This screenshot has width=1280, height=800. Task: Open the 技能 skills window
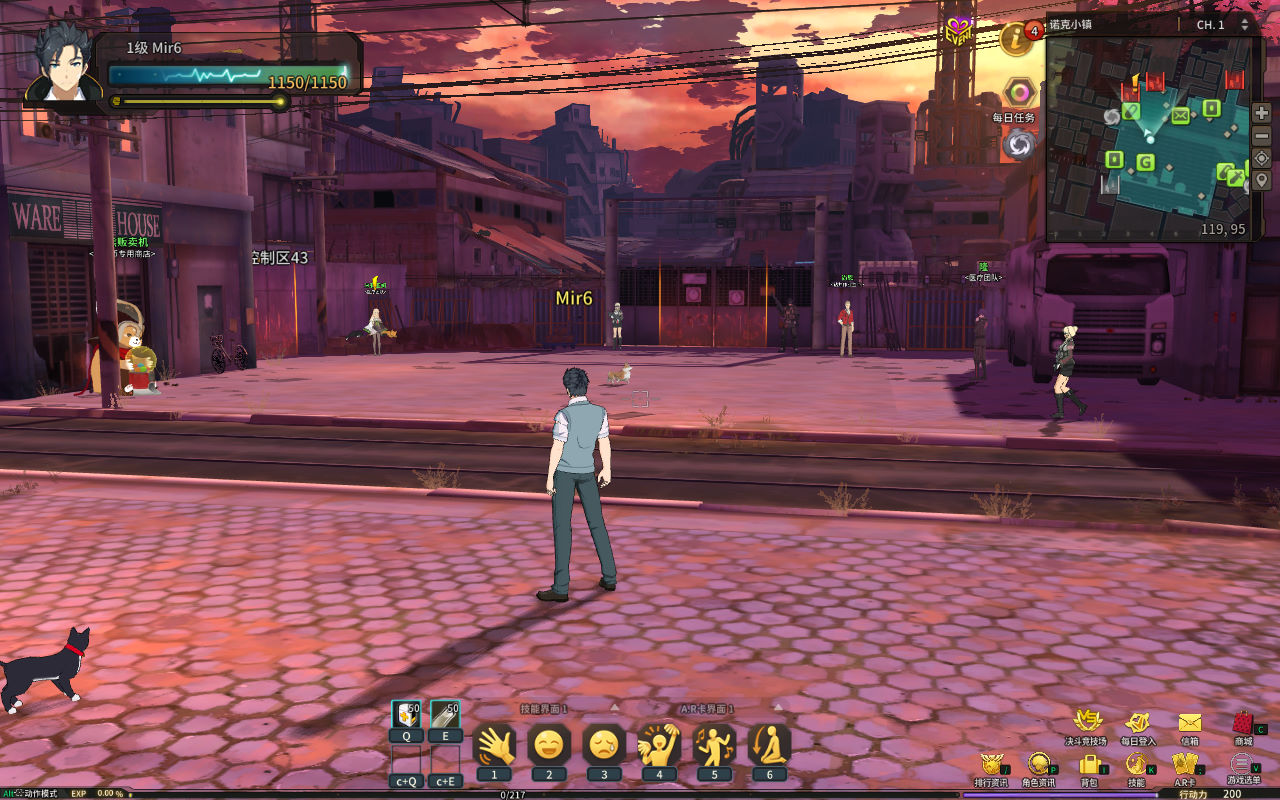[x=1136, y=764]
